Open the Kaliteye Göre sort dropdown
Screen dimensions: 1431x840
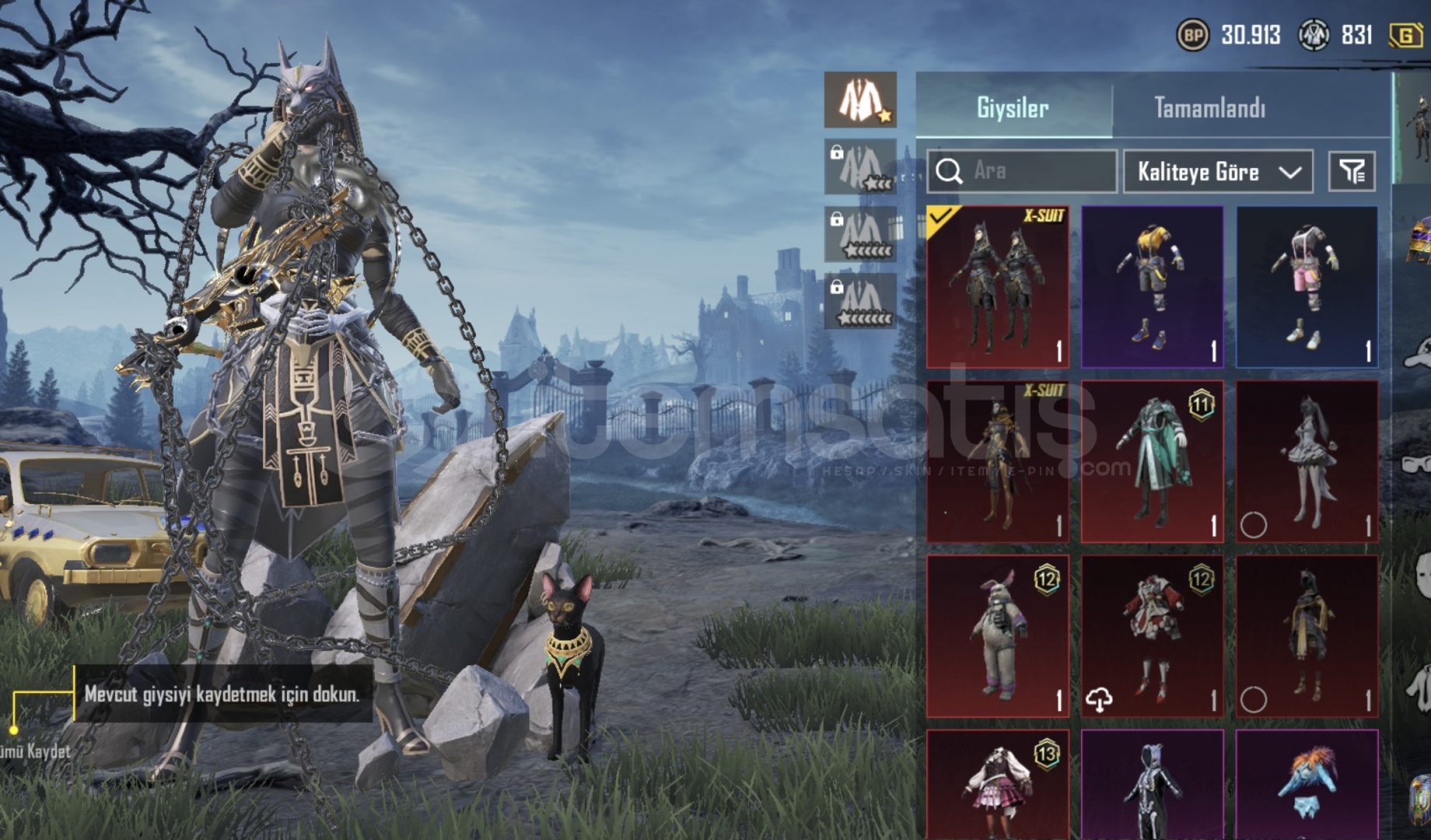click(x=1218, y=171)
